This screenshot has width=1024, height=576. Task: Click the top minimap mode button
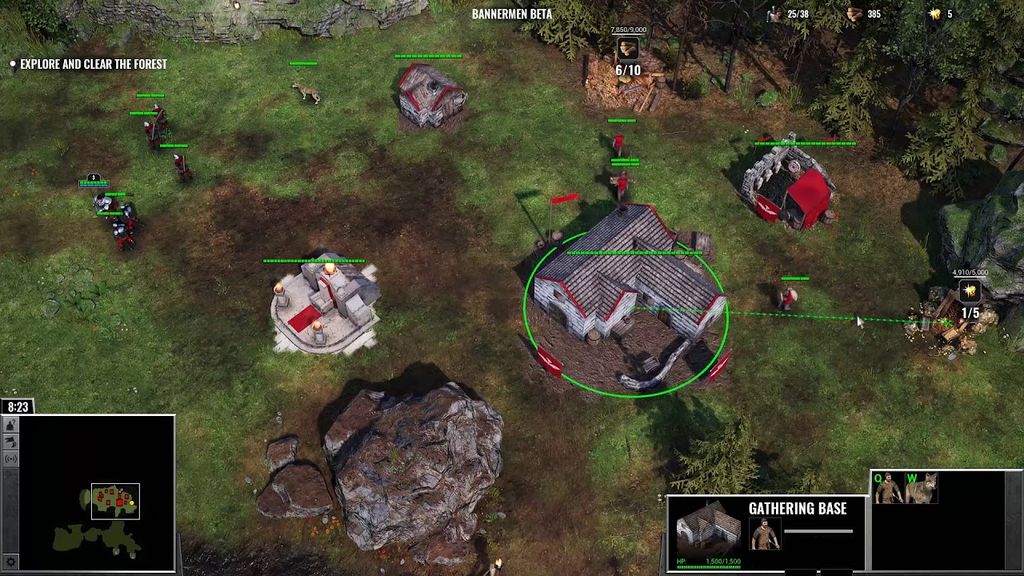tap(11, 425)
